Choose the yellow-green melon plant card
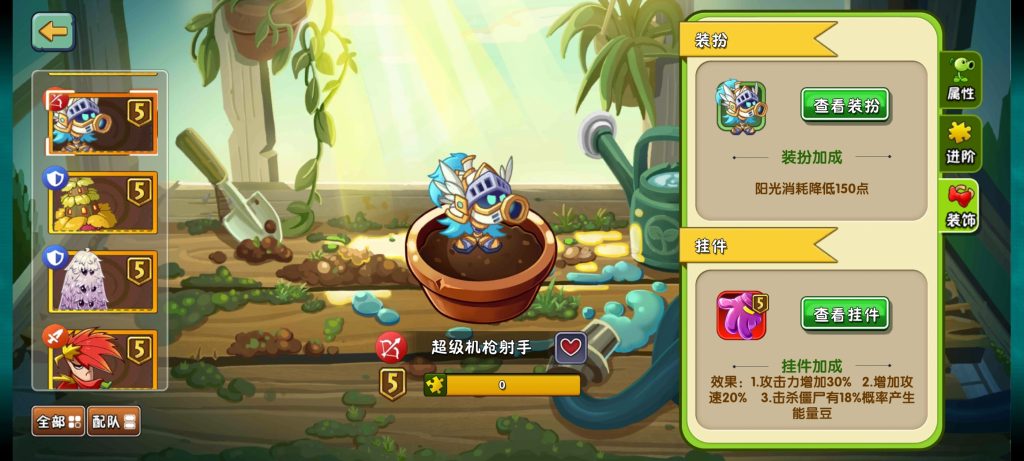The image size is (1024, 461). coord(101,201)
